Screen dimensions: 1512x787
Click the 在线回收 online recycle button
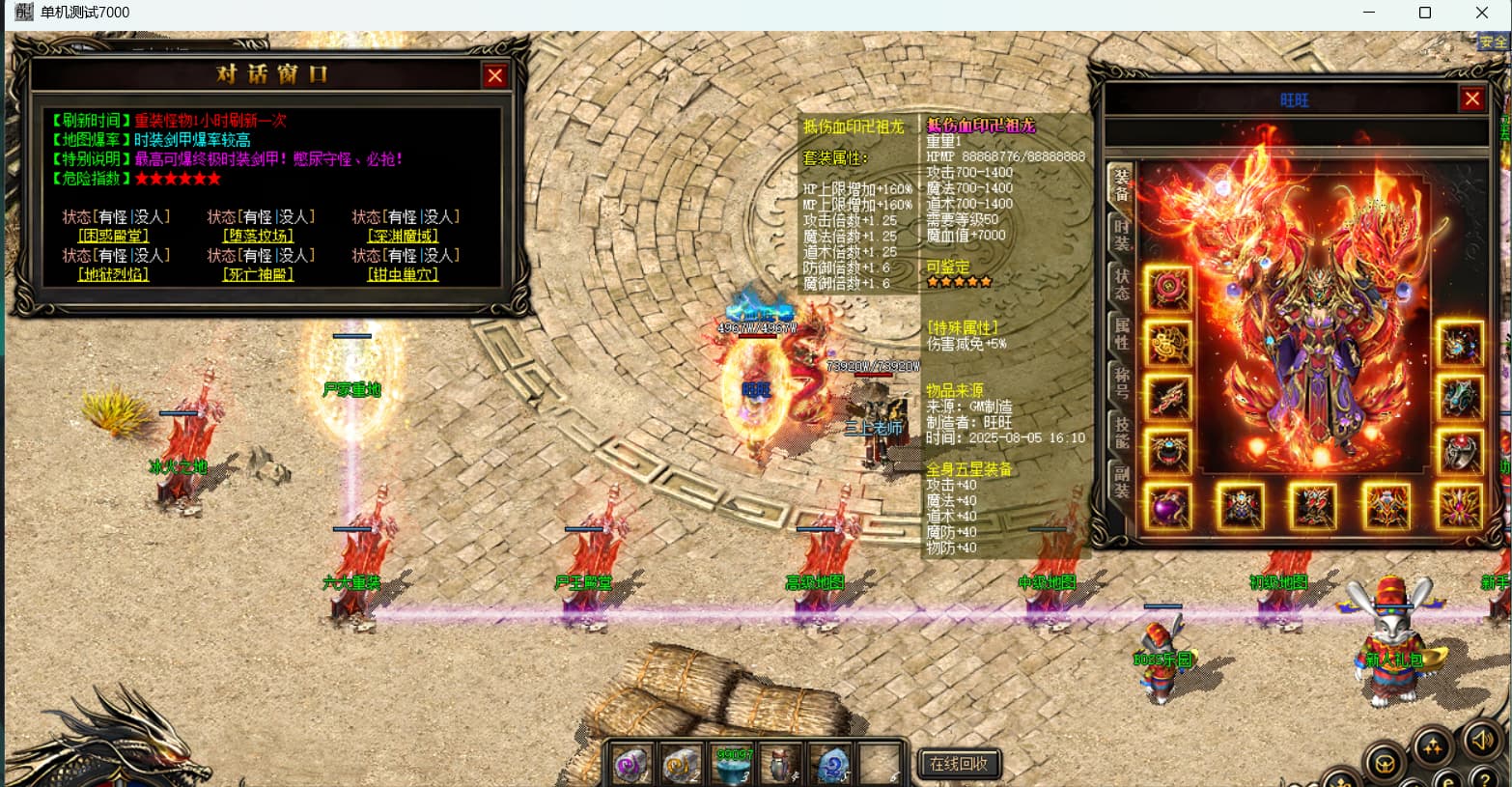(x=958, y=764)
